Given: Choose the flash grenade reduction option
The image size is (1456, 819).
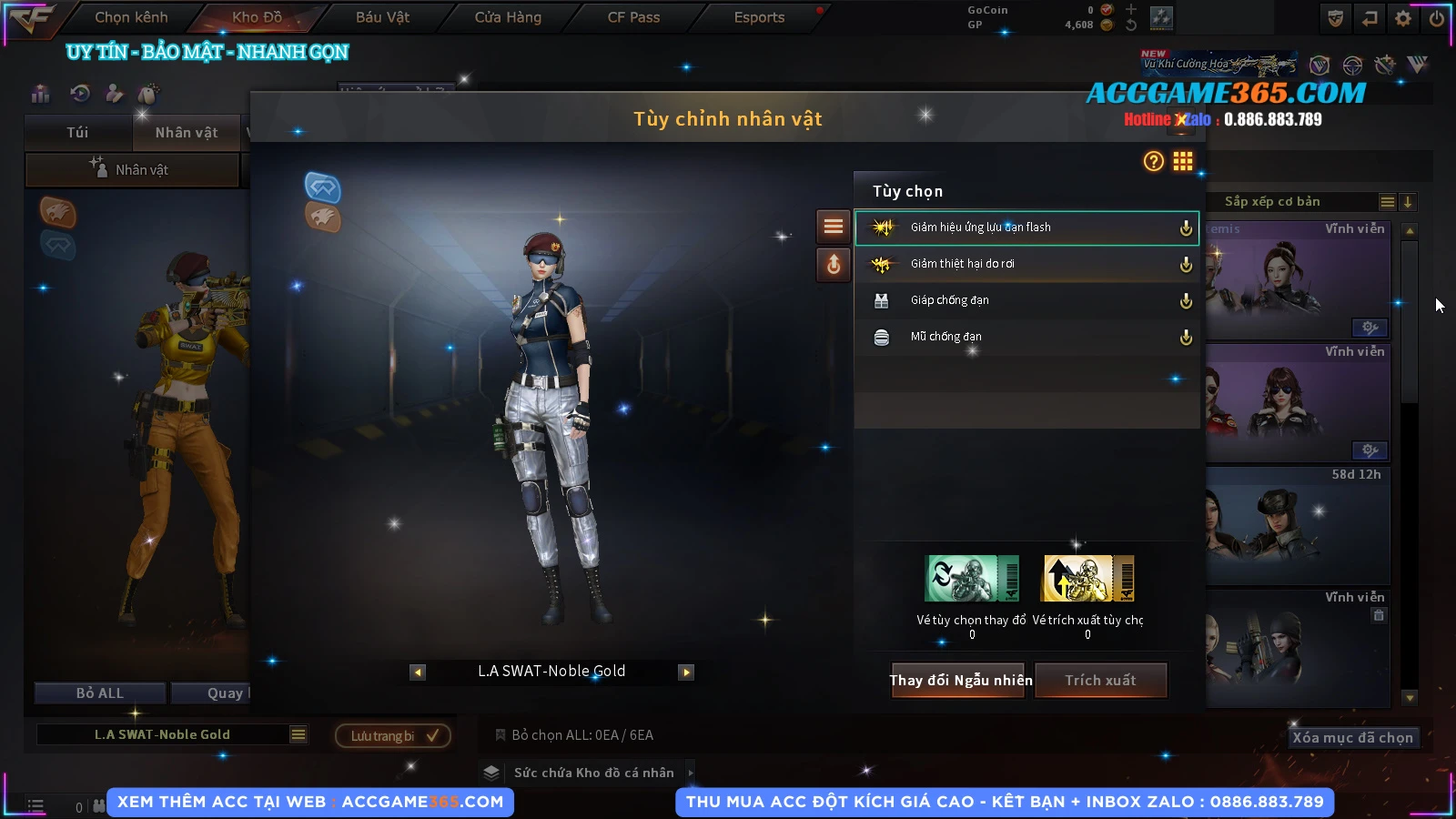Looking at the screenshot, I should tap(1026, 227).
